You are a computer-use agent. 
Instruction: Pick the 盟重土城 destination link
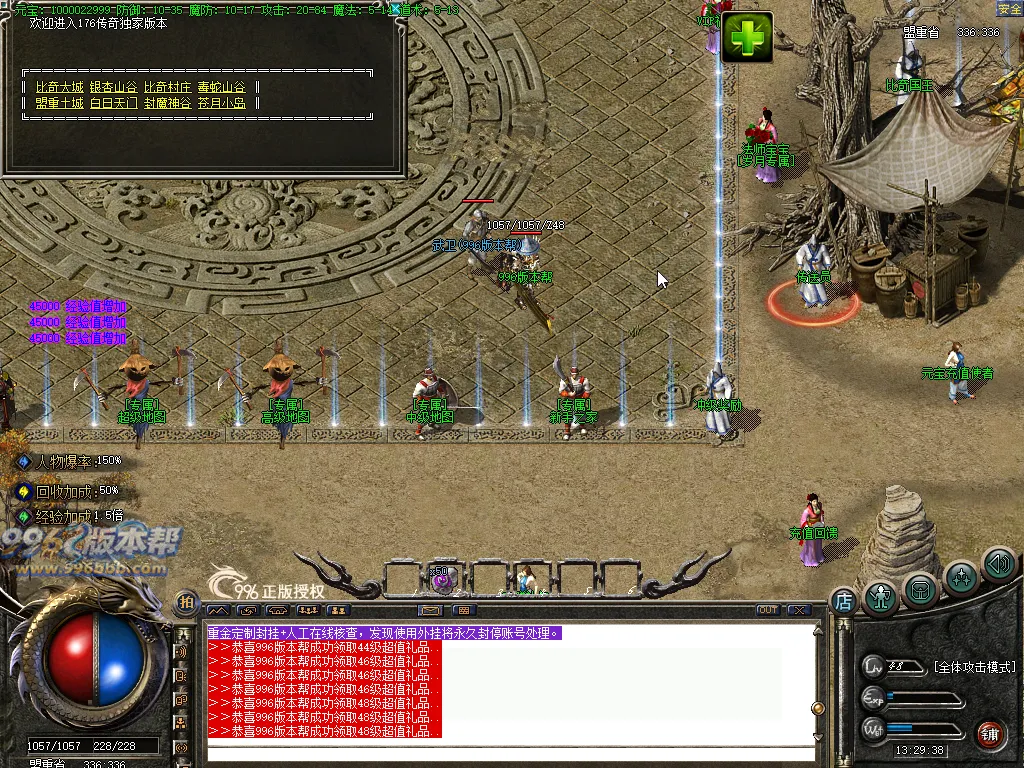60,102
